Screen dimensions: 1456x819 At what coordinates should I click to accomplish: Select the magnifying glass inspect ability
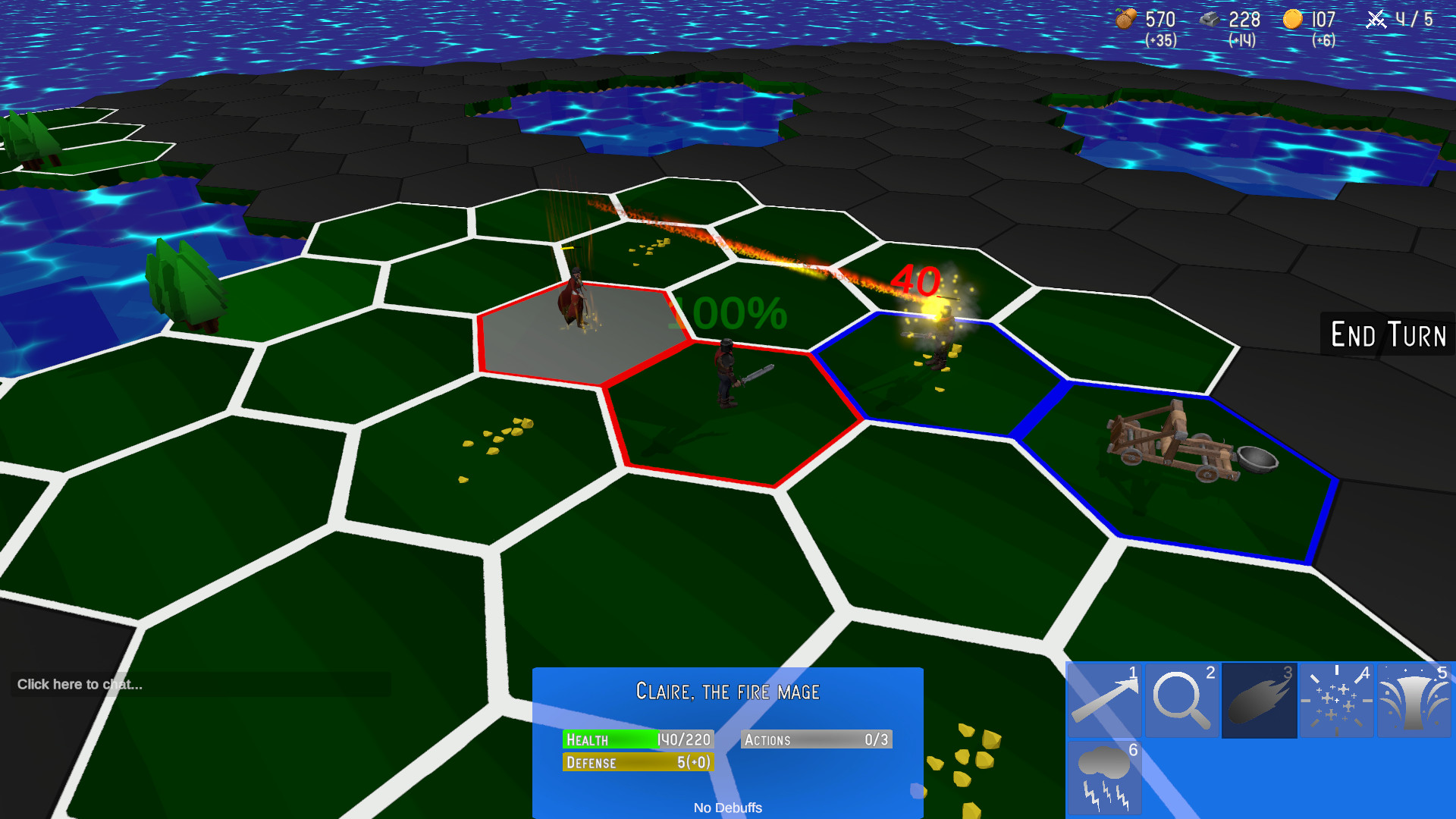1181,700
